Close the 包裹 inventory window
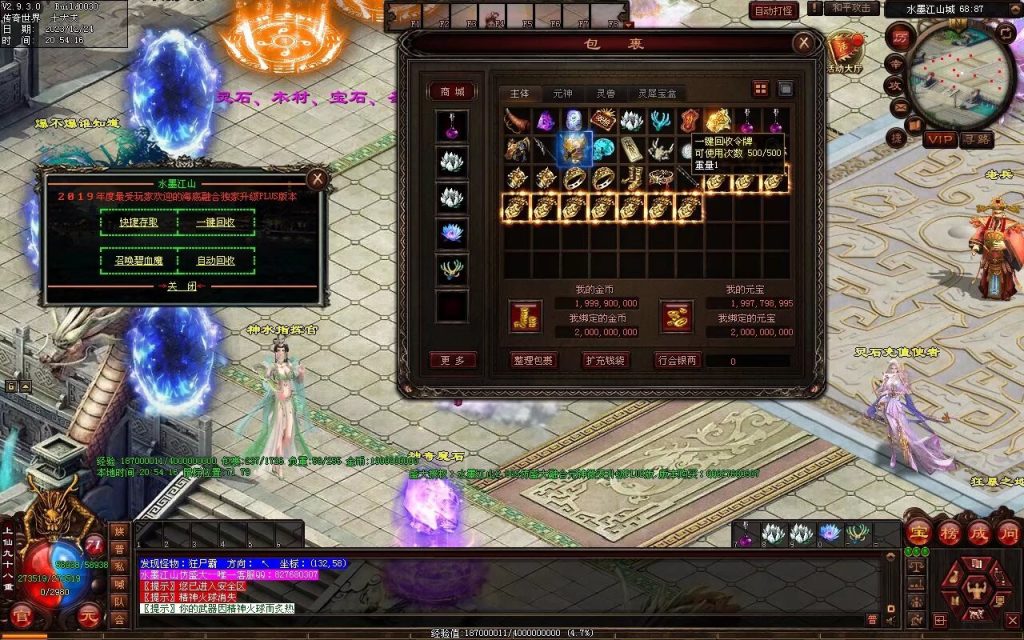This screenshot has width=1024, height=640. (x=803, y=43)
